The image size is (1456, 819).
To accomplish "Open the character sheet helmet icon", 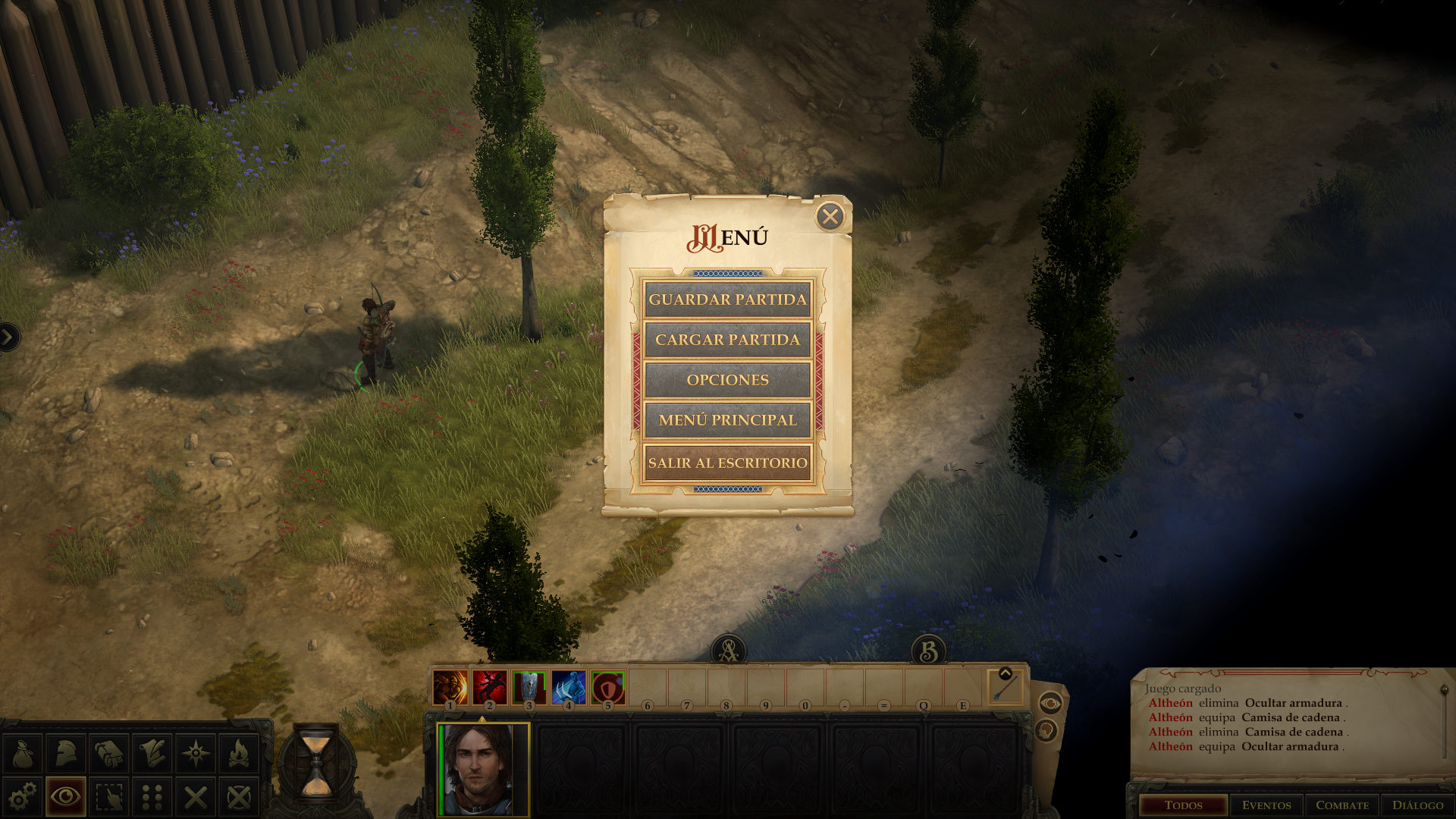I will click(x=66, y=754).
